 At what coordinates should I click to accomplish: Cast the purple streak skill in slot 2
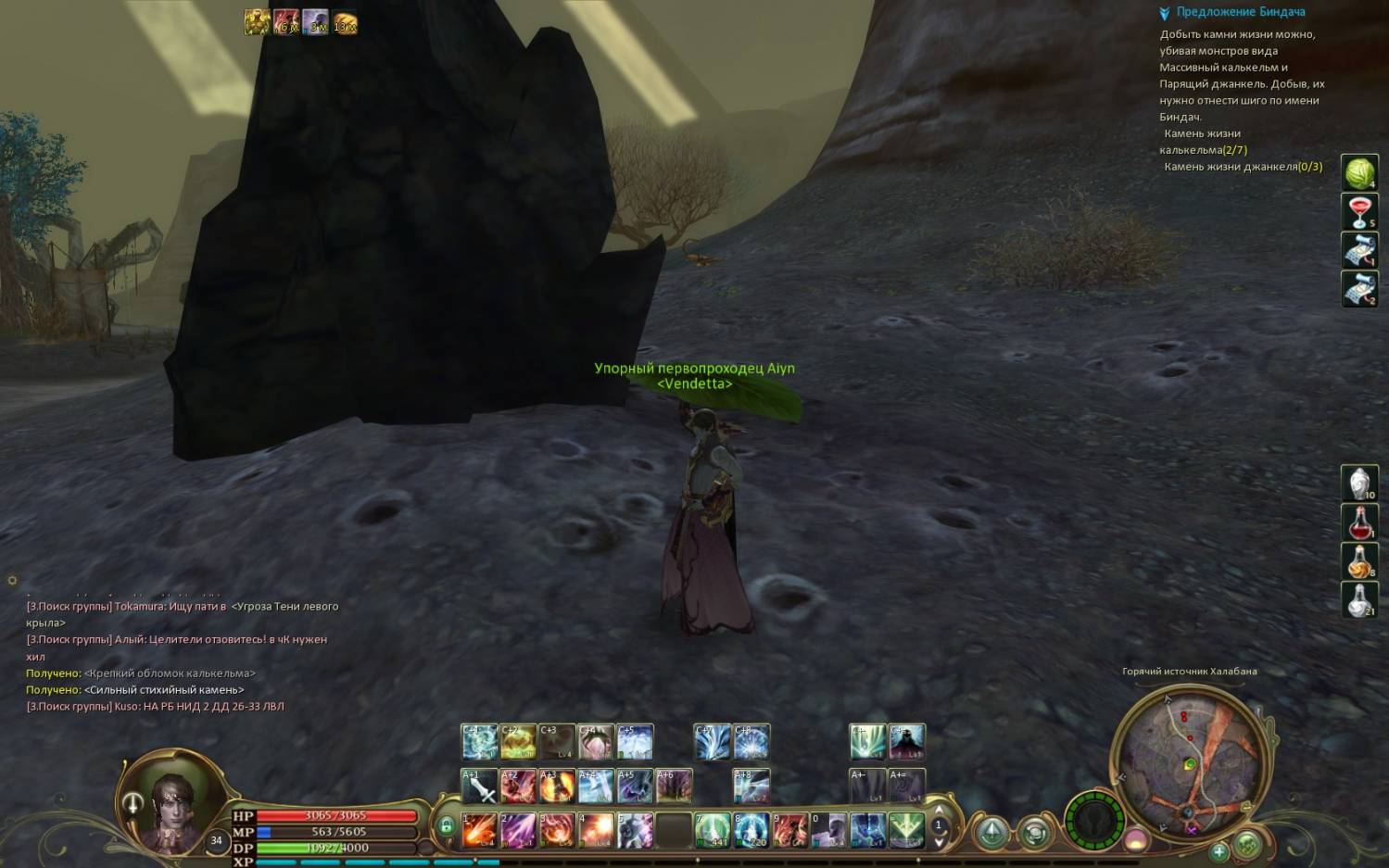[x=518, y=830]
